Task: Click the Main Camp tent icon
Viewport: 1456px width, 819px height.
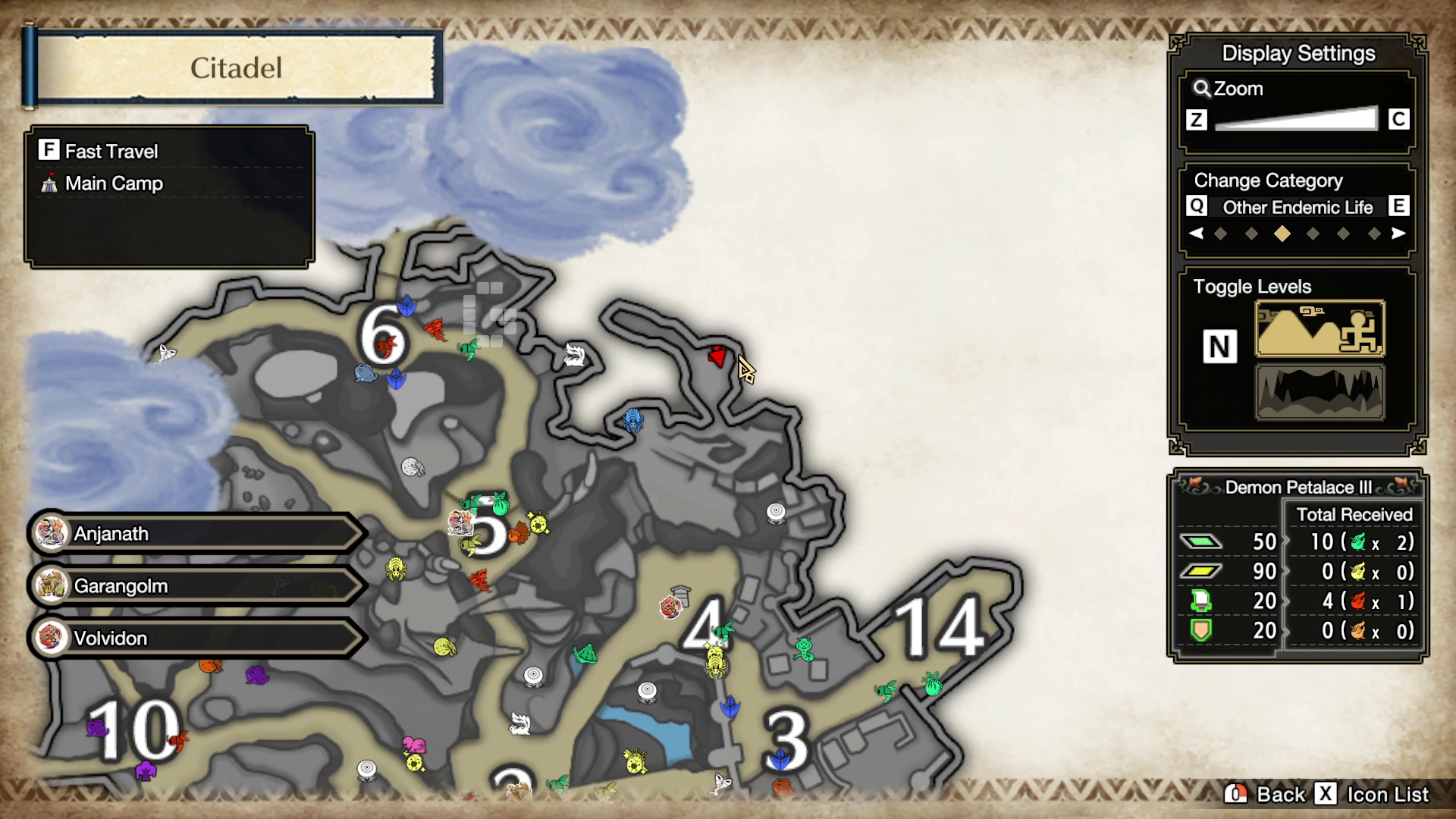Action: pyautogui.click(x=49, y=183)
